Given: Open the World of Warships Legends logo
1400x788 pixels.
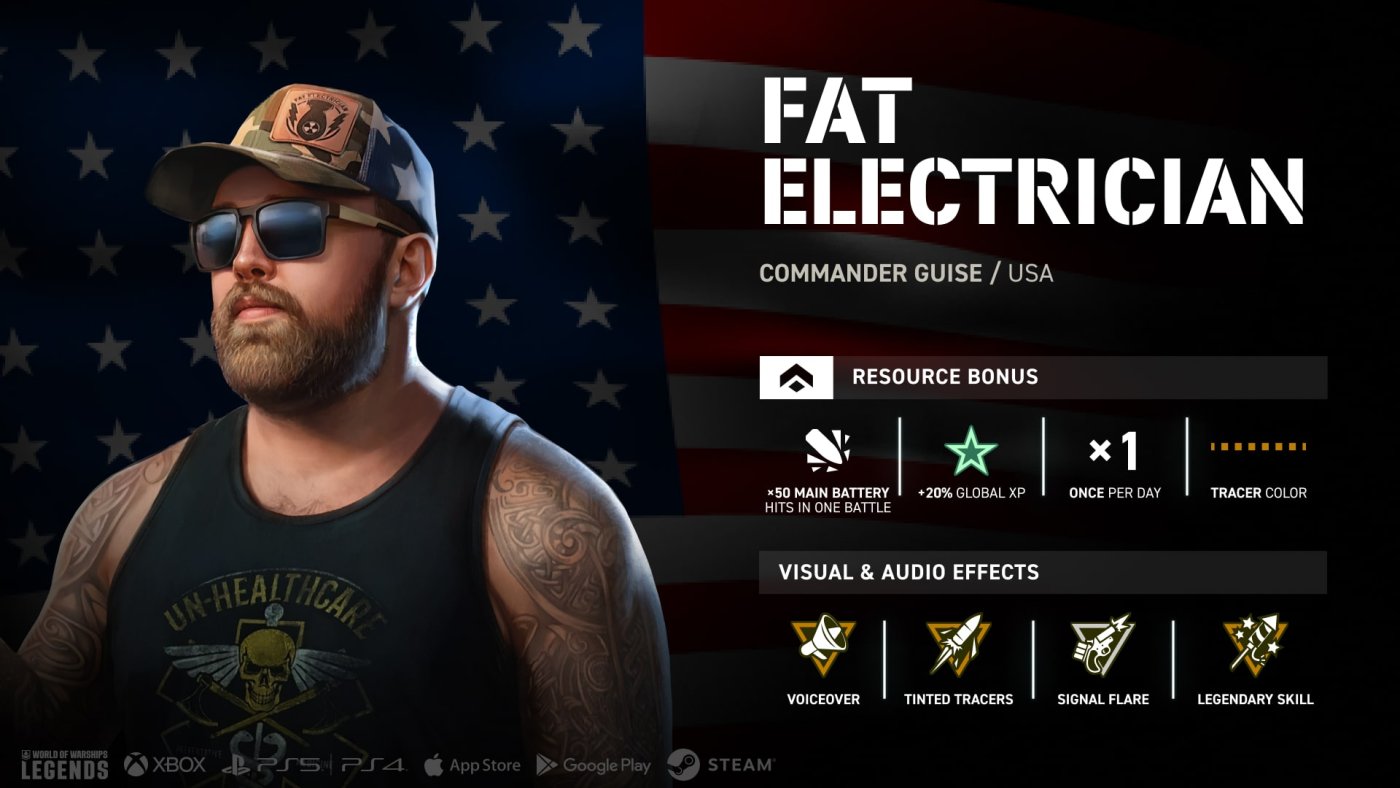Looking at the screenshot, I should (64, 765).
